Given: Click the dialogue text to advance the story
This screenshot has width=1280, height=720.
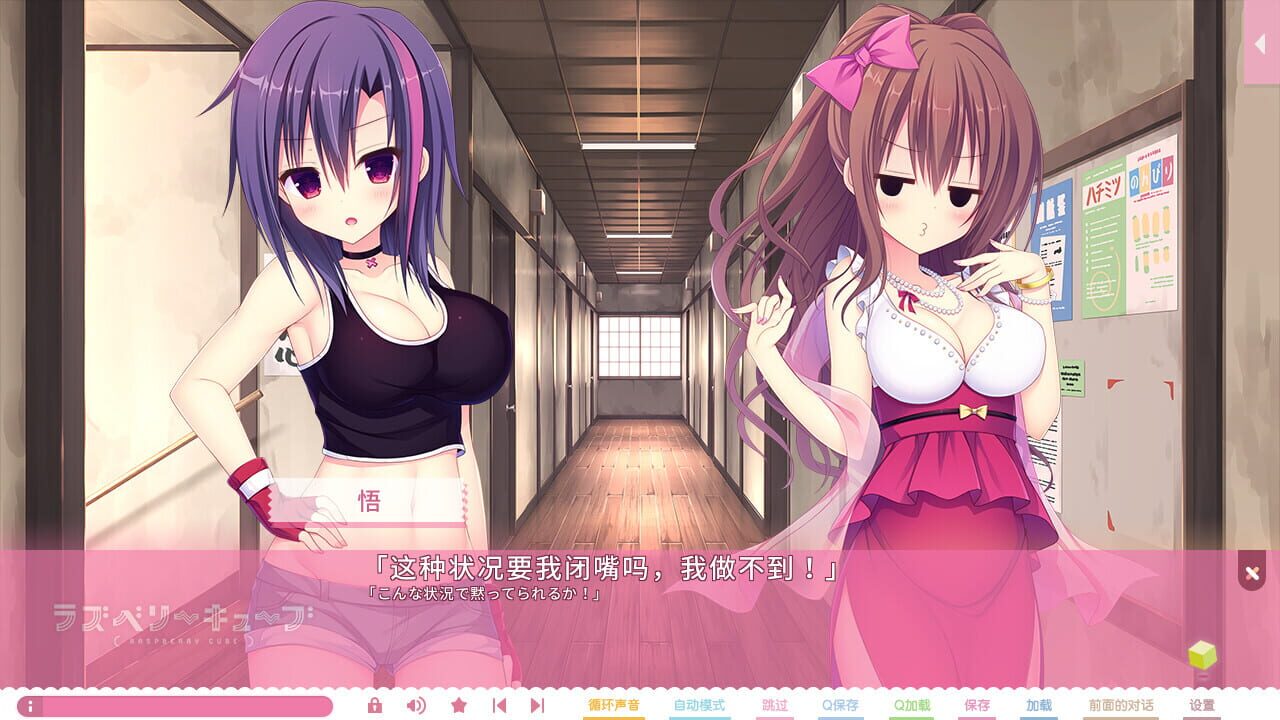Looking at the screenshot, I should pos(640,571).
